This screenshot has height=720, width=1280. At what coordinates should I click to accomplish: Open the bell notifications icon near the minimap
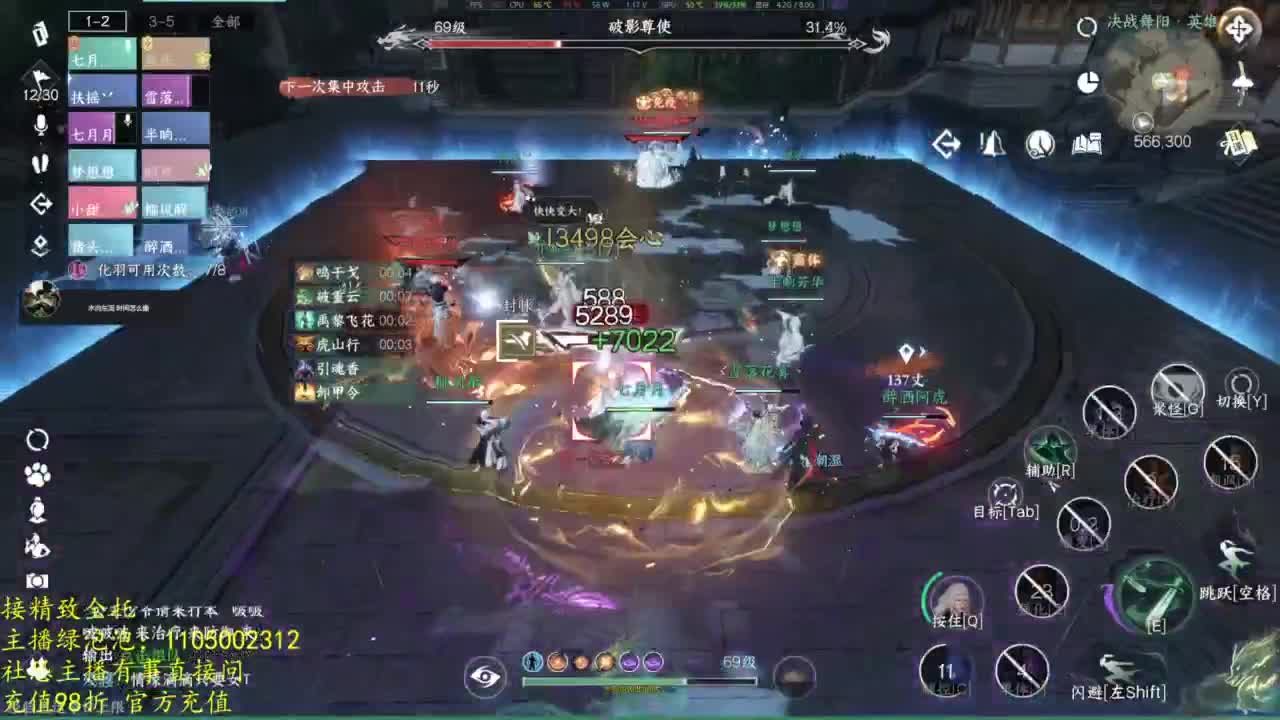point(991,145)
